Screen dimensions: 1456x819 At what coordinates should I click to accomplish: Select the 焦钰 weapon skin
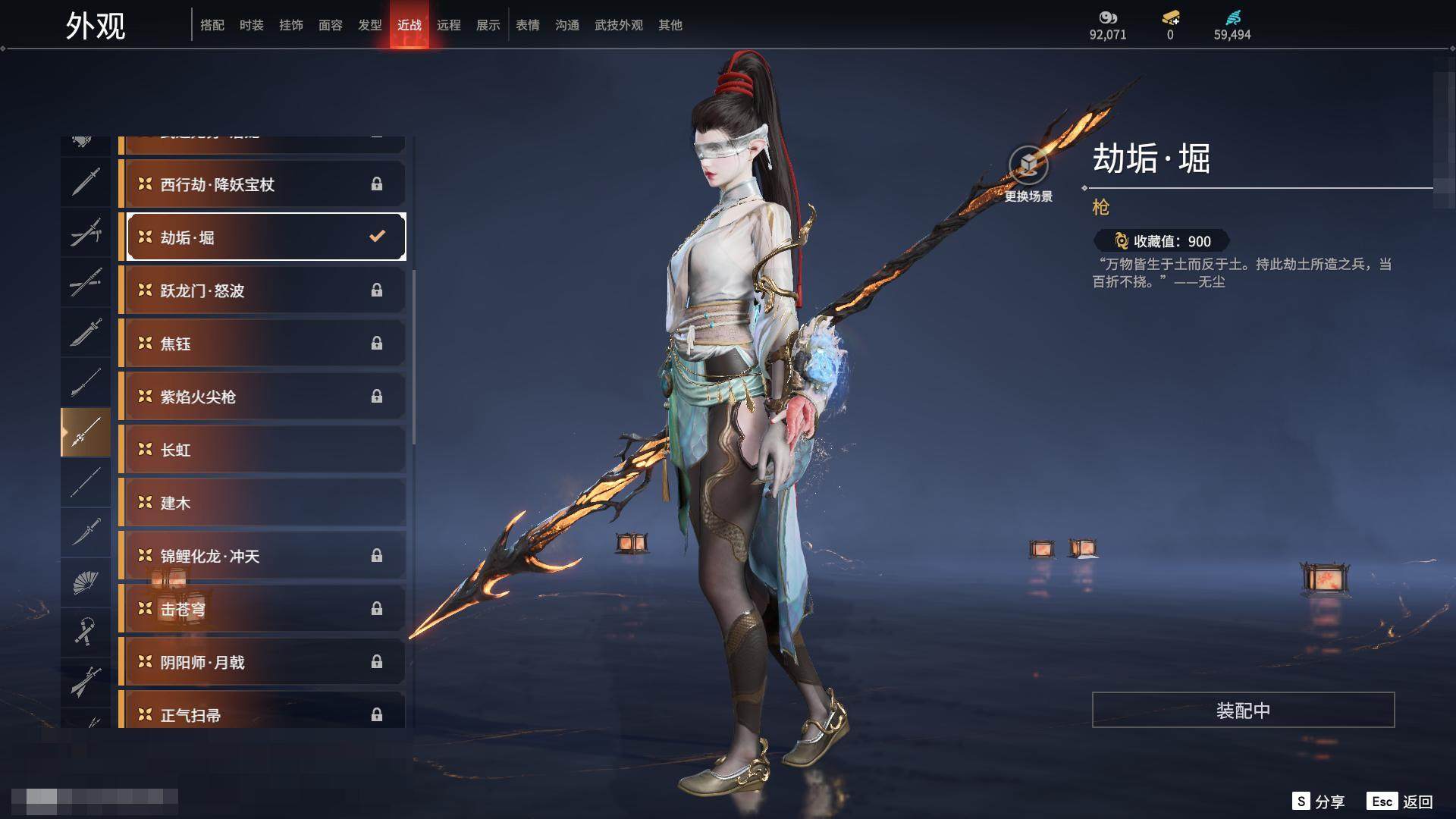tap(262, 344)
